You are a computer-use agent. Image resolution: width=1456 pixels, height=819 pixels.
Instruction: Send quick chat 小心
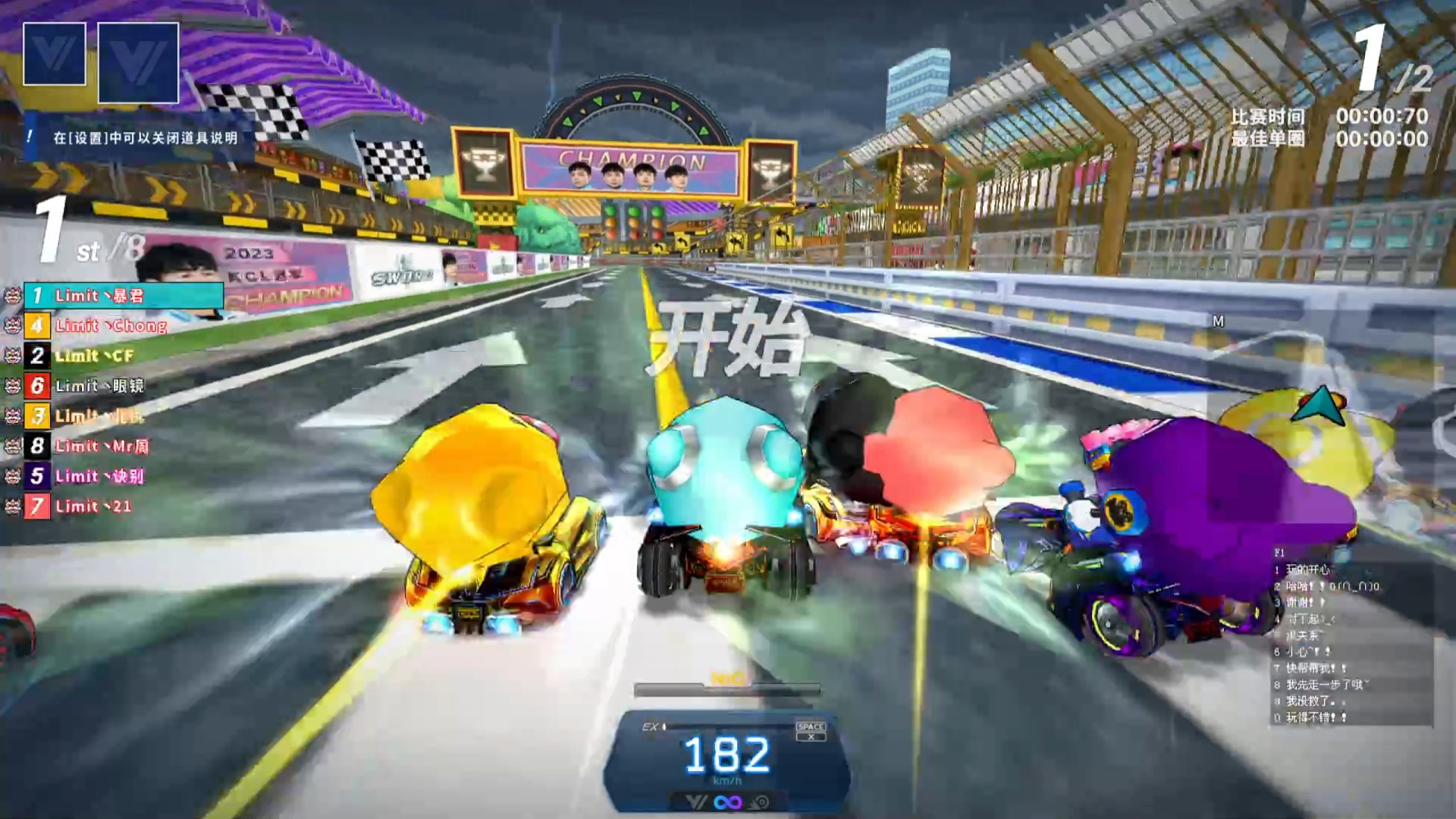click(1306, 652)
